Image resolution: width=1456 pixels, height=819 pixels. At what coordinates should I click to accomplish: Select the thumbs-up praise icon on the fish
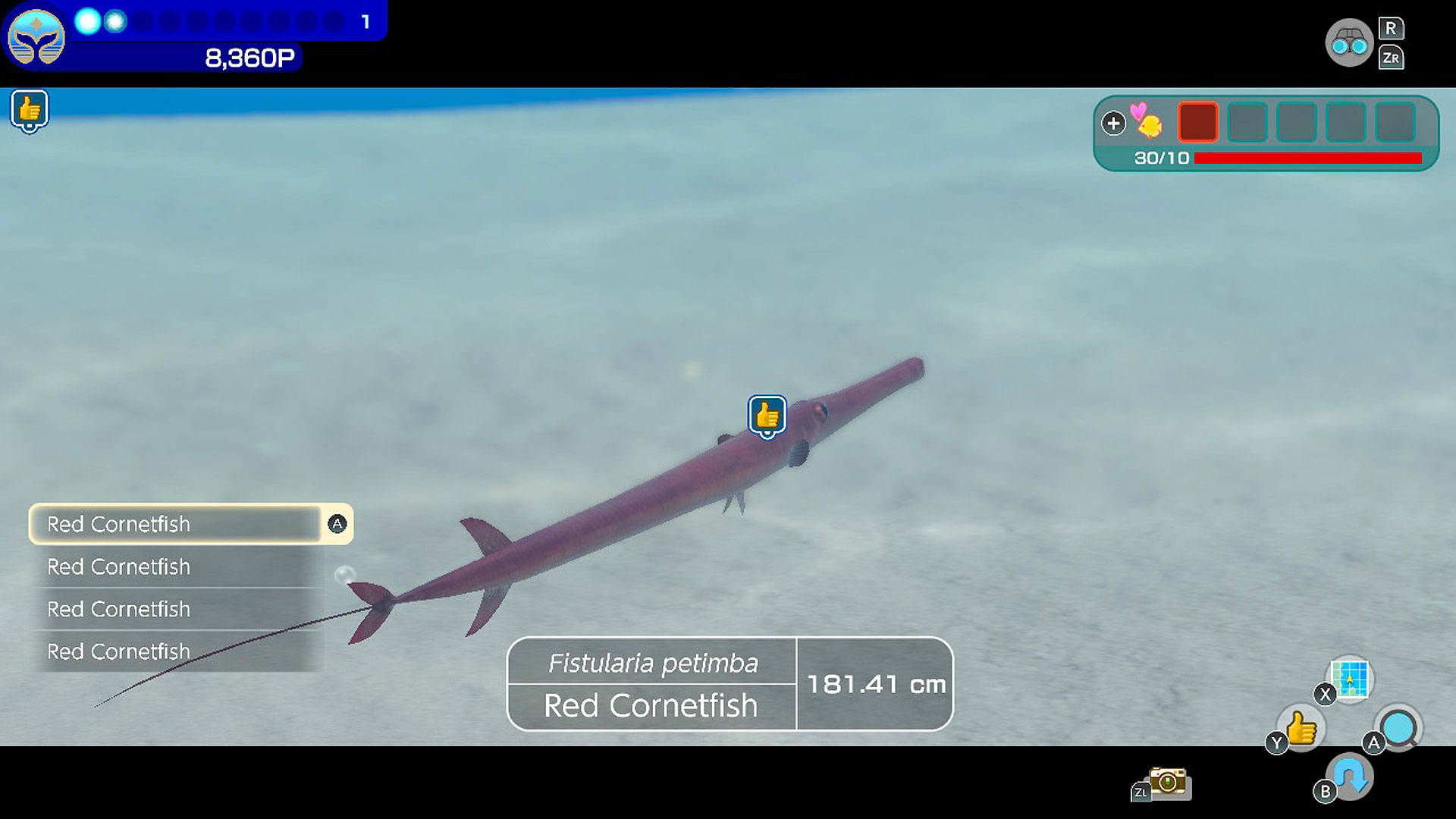coord(766,415)
